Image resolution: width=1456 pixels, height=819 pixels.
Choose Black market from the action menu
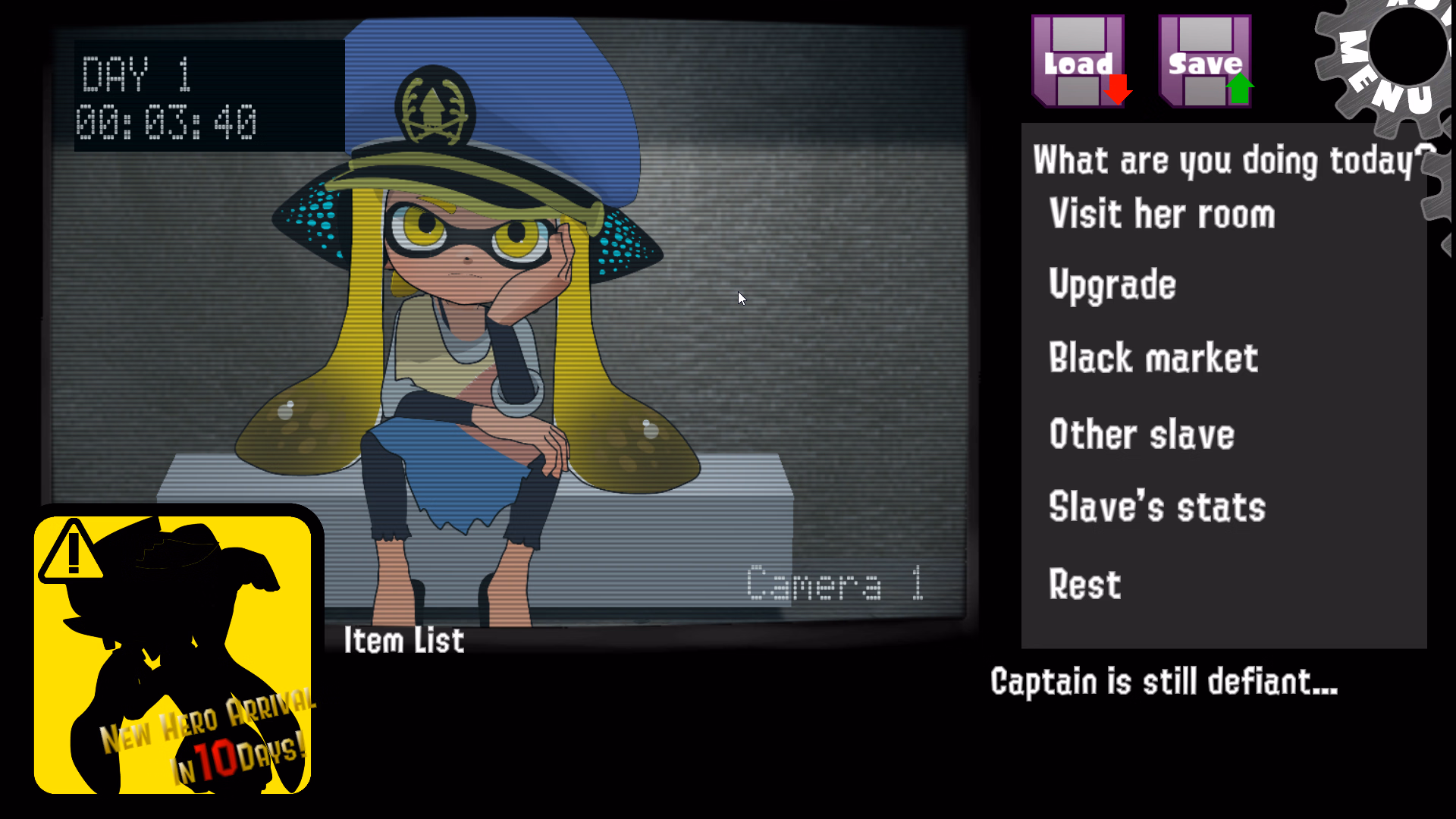tap(1153, 358)
